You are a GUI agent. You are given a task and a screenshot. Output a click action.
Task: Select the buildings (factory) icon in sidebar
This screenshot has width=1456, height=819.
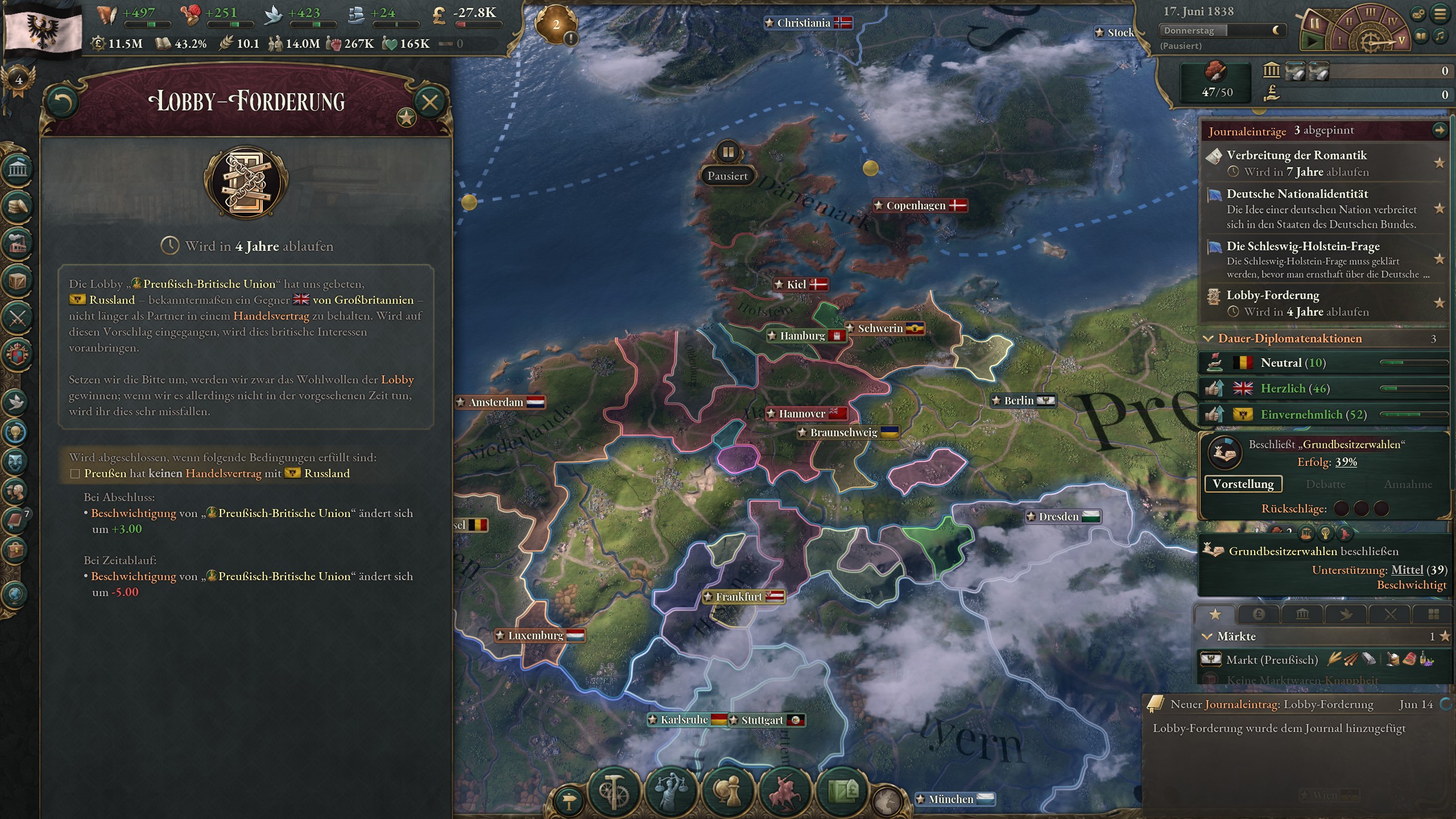click(x=19, y=243)
